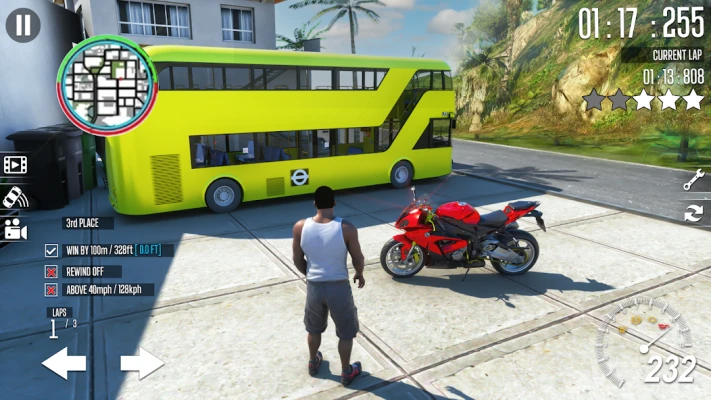The width and height of the screenshot is (711, 400).
Task: Tap the circular arrows reset icon
Action: [x=693, y=212]
